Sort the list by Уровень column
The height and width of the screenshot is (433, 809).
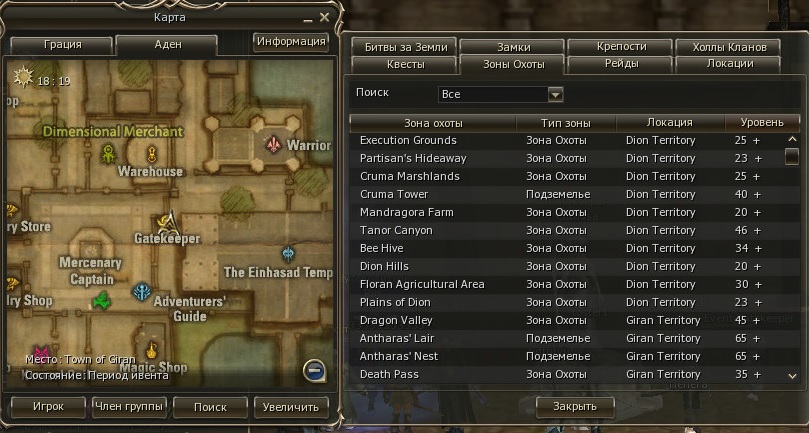[761, 123]
